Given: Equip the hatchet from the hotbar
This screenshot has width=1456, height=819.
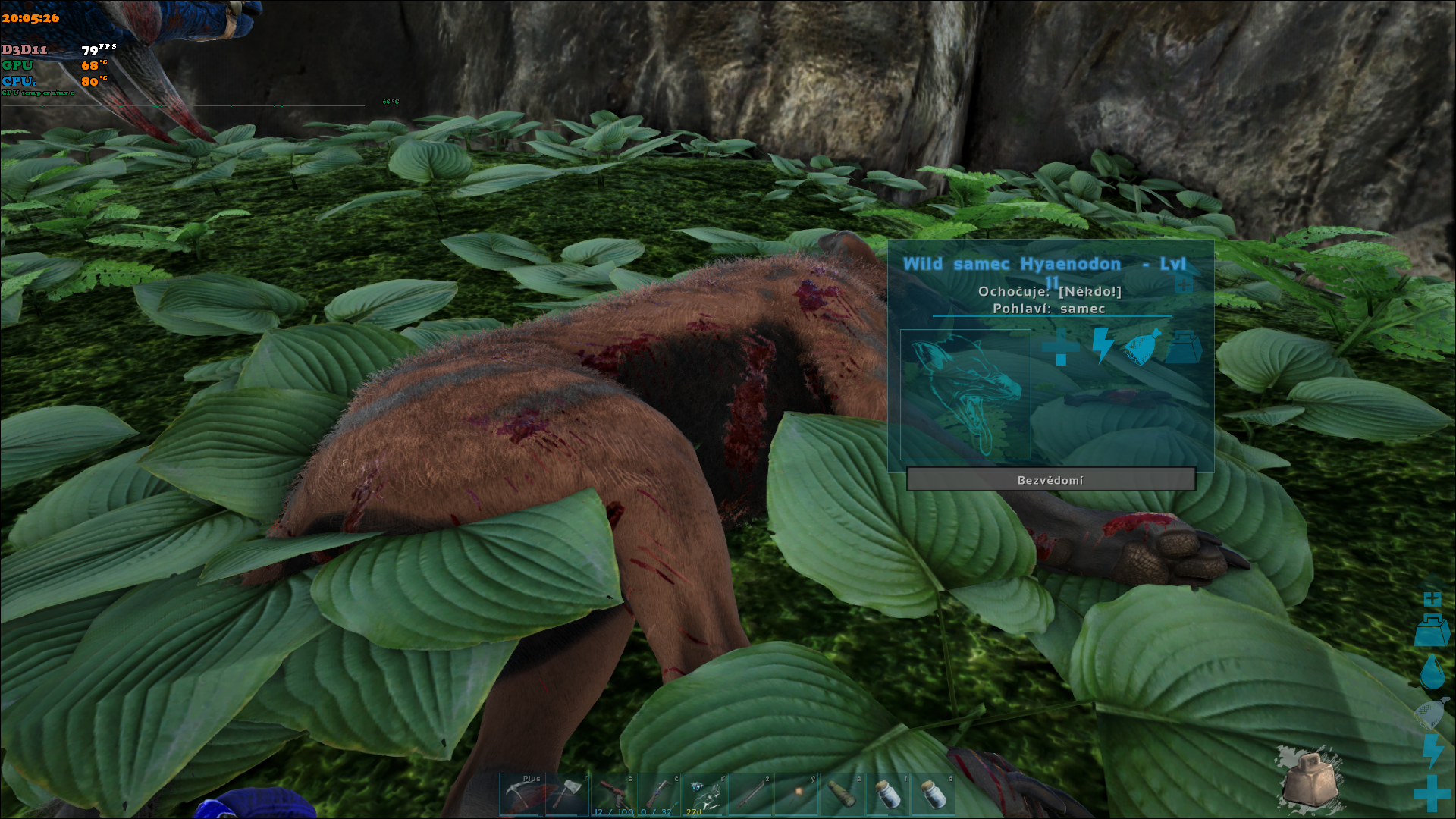Looking at the screenshot, I should (568, 795).
